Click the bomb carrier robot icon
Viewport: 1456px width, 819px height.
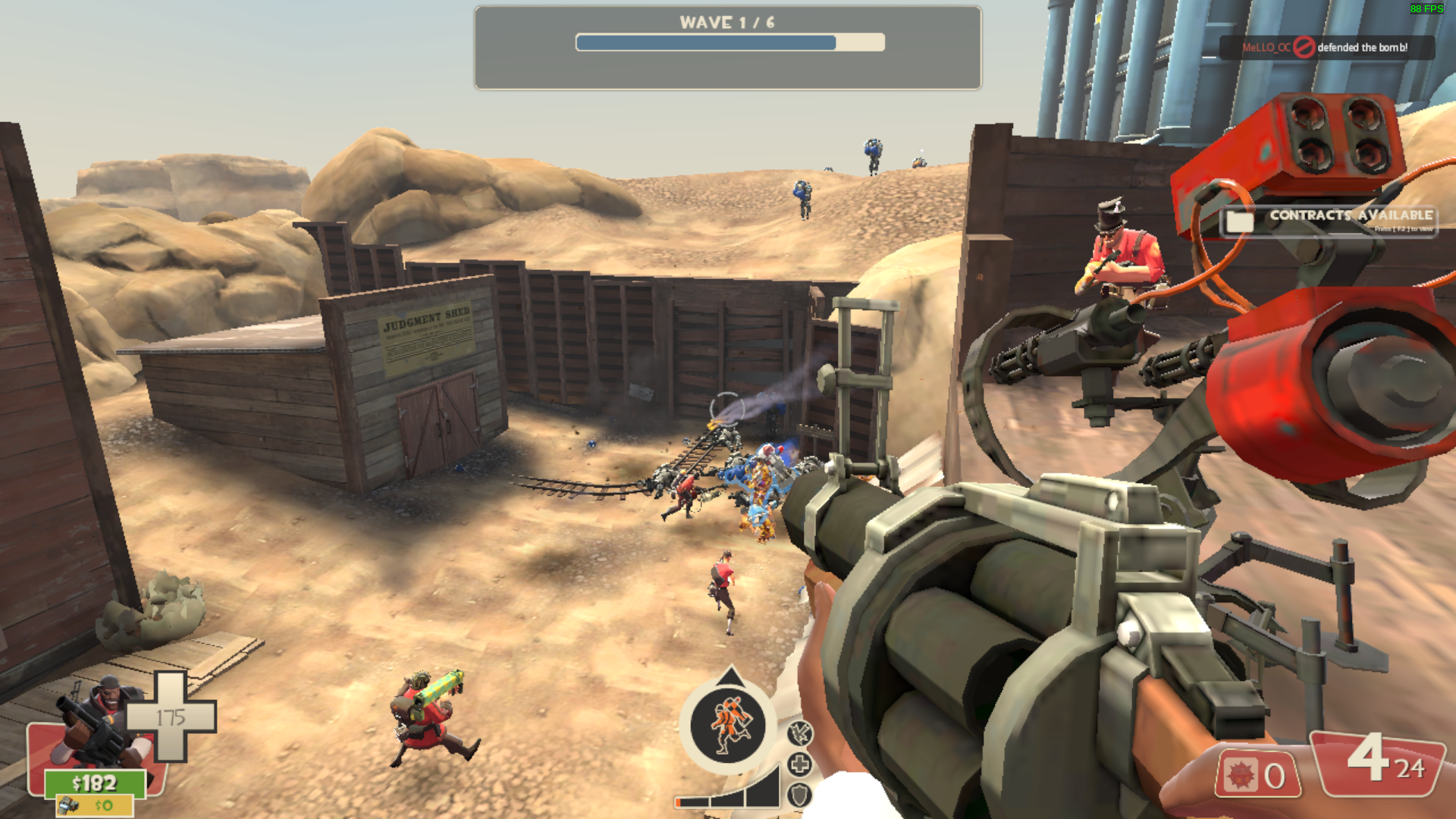tap(730, 724)
